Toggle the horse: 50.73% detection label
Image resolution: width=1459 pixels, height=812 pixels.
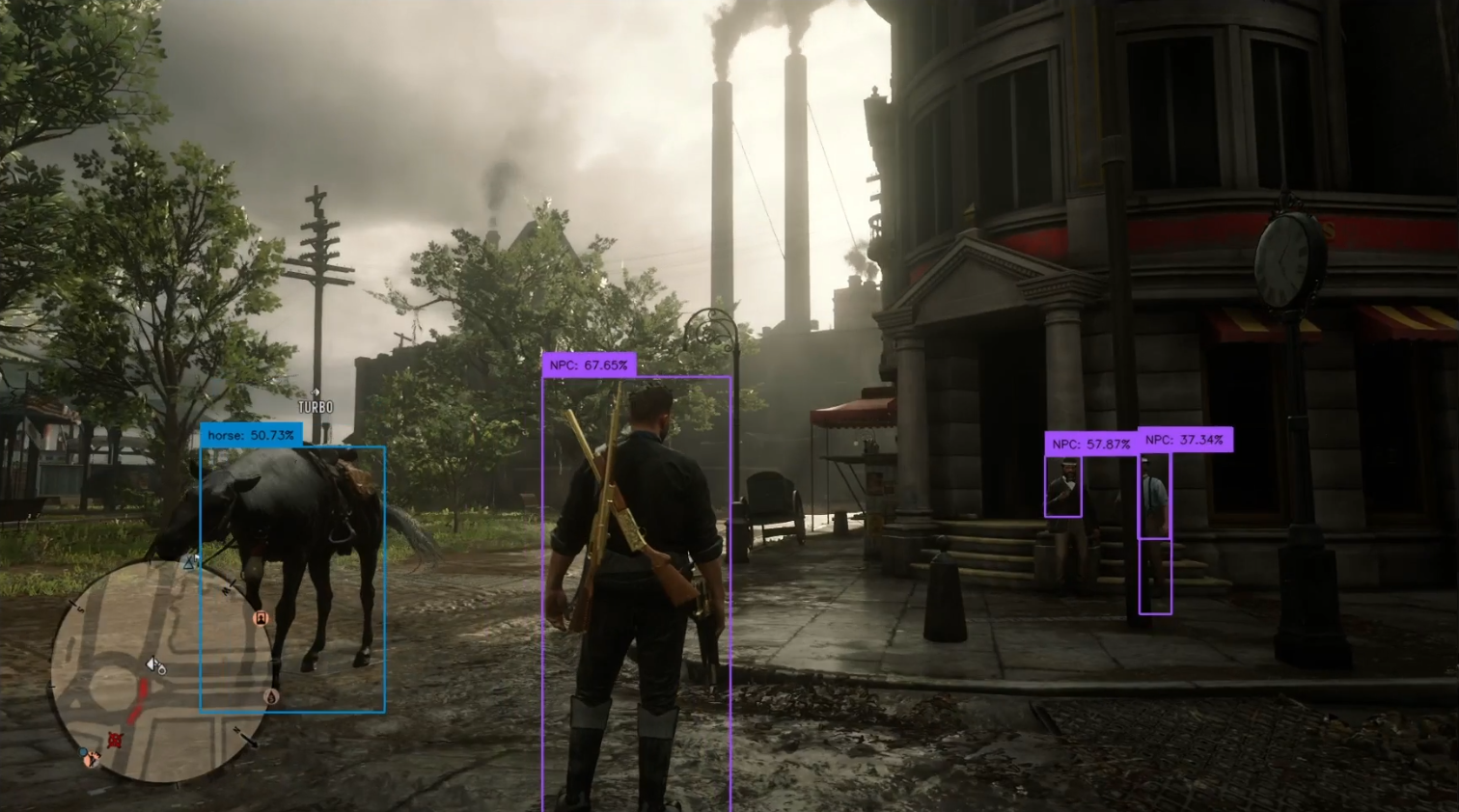[x=250, y=435]
